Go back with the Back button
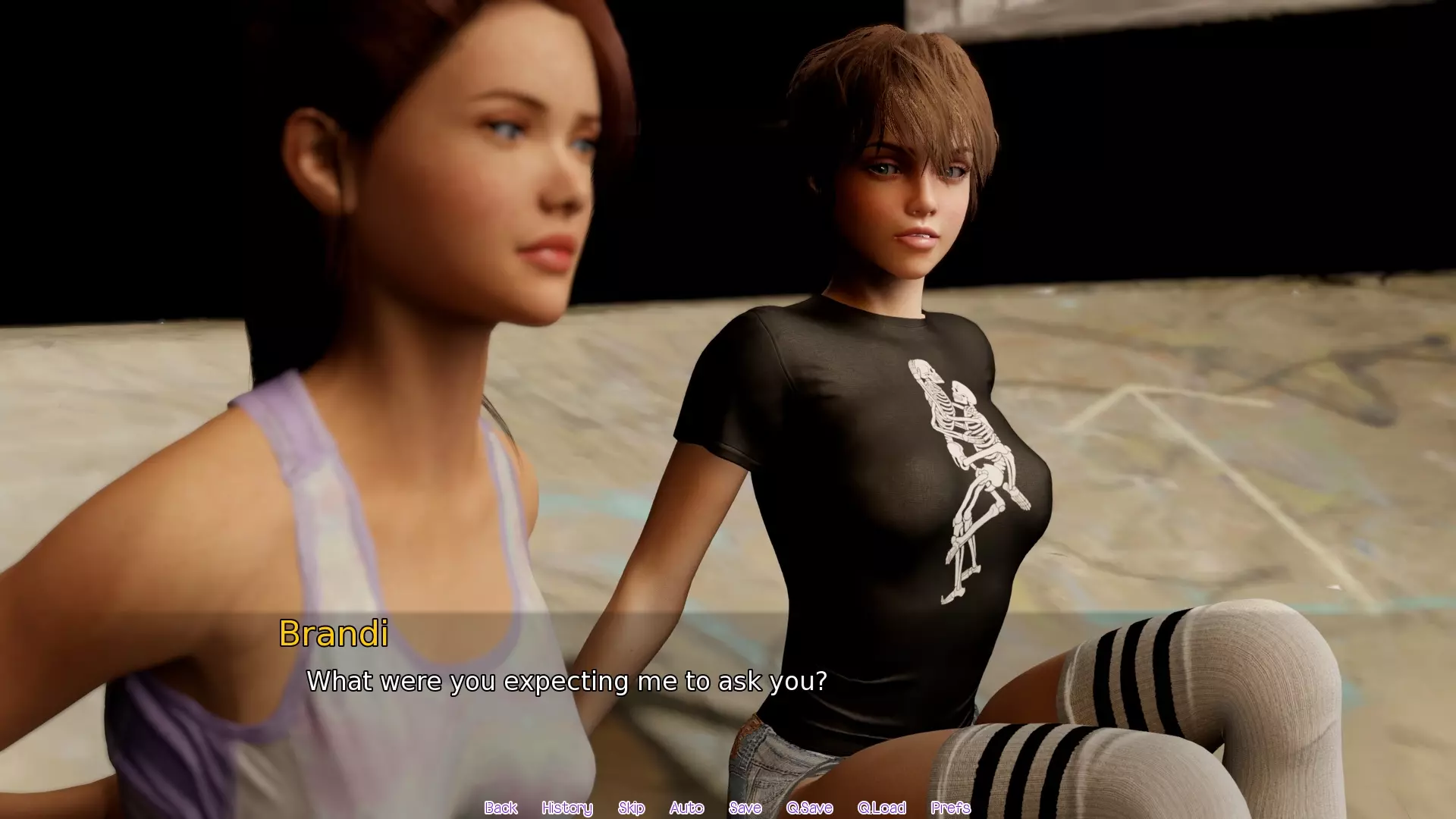This screenshot has width=1456, height=819. 500,808
